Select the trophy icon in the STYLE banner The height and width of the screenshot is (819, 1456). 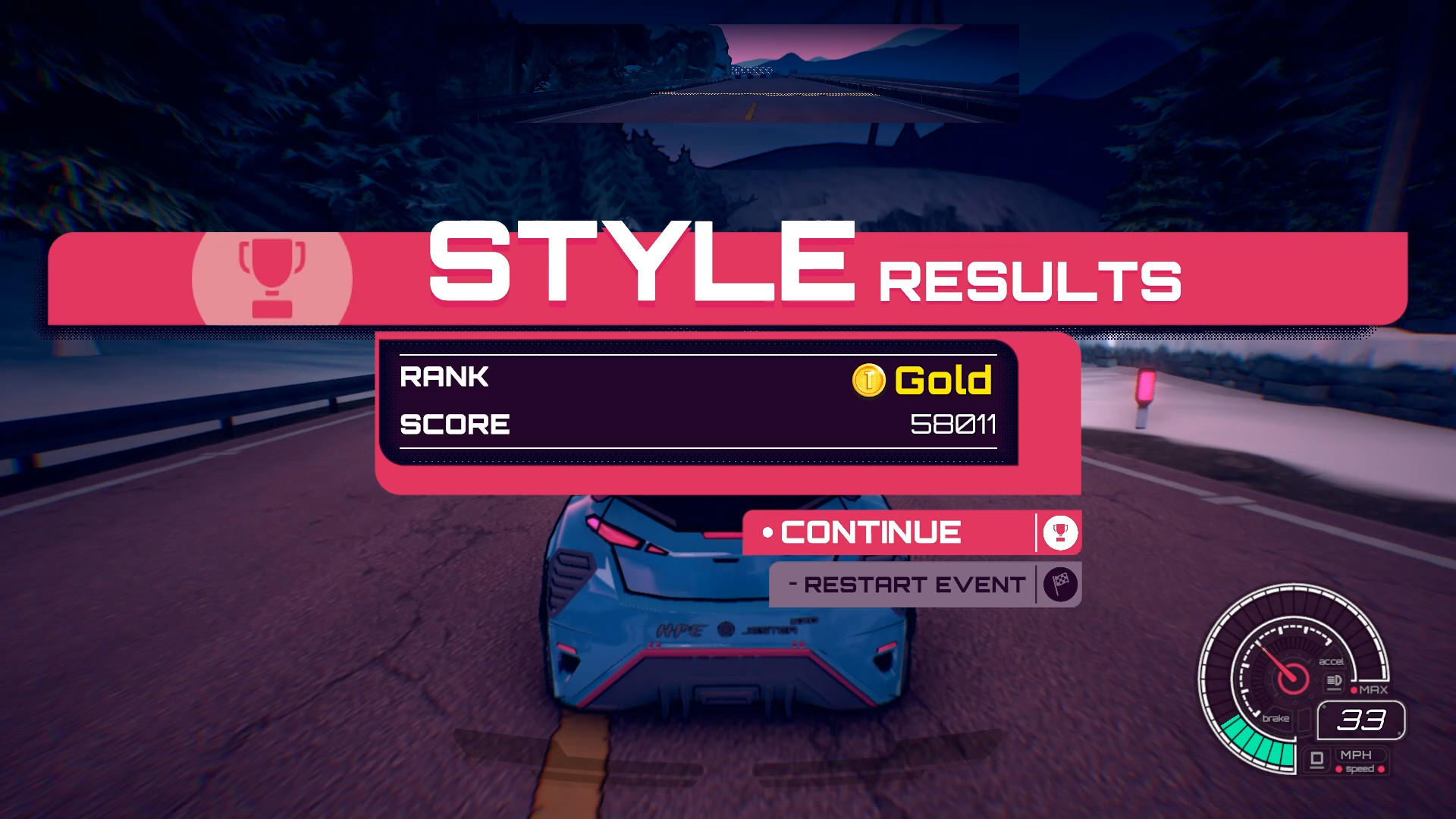pyautogui.click(x=273, y=277)
